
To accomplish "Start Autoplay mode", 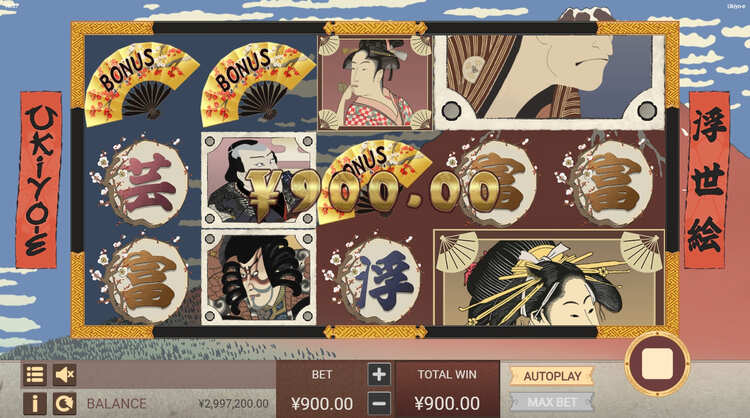I will [552, 376].
